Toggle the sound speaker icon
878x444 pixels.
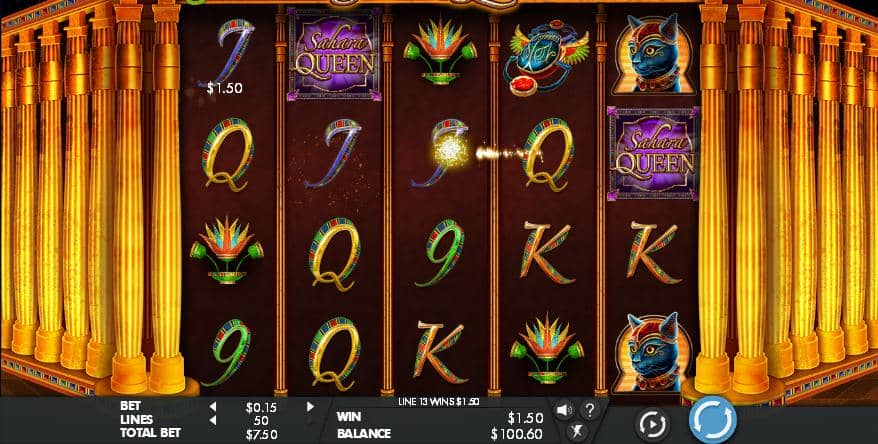pyautogui.click(x=564, y=409)
